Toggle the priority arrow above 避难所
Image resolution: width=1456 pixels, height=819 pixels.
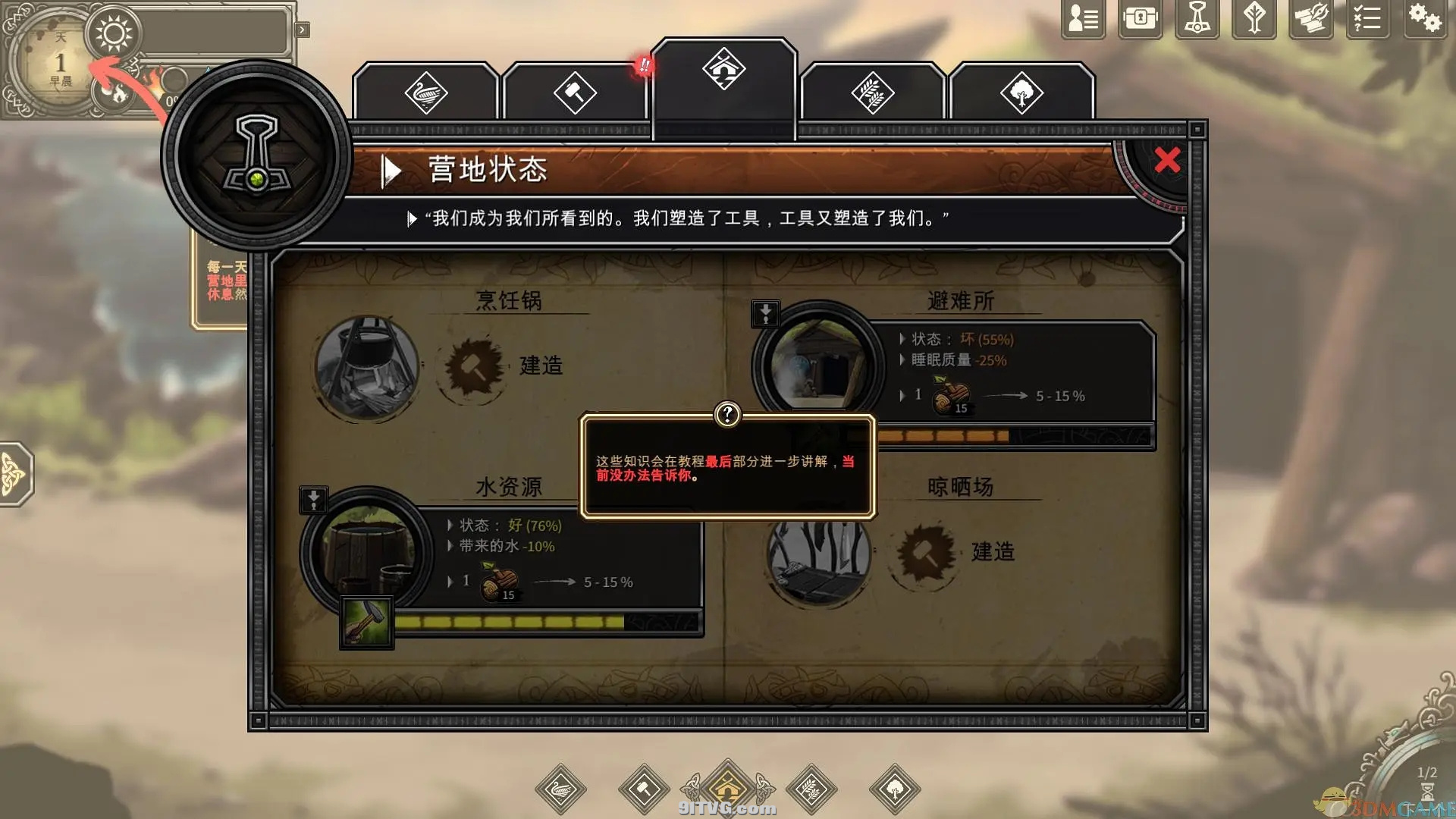point(765,313)
